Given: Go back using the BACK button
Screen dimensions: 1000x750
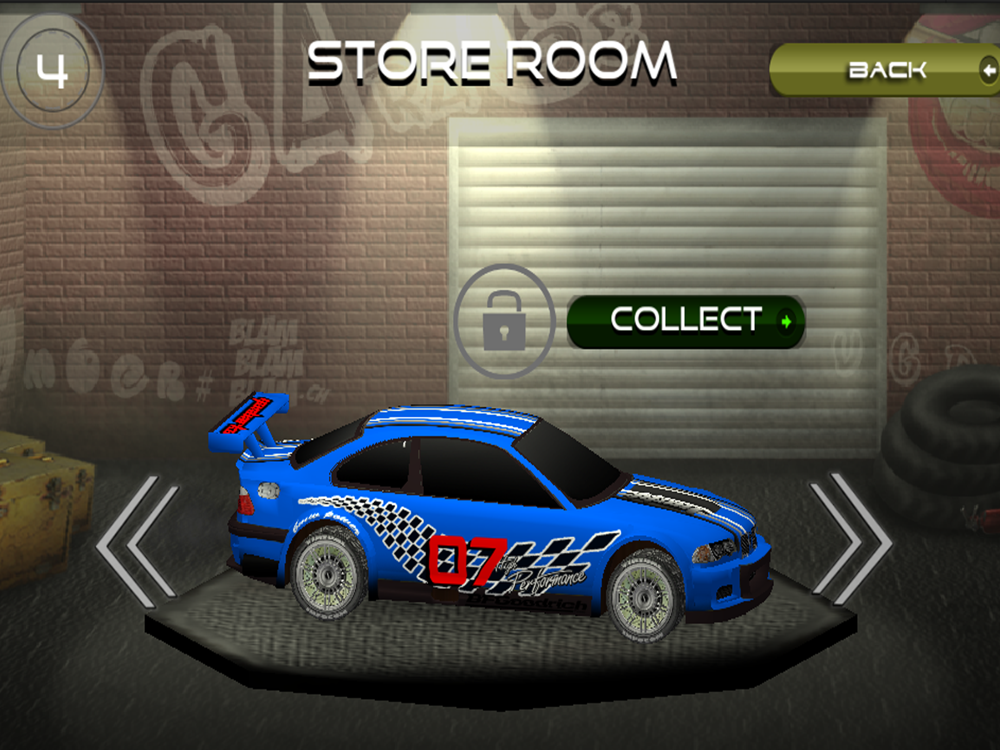Looking at the screenshot, I should pos(886,70).
